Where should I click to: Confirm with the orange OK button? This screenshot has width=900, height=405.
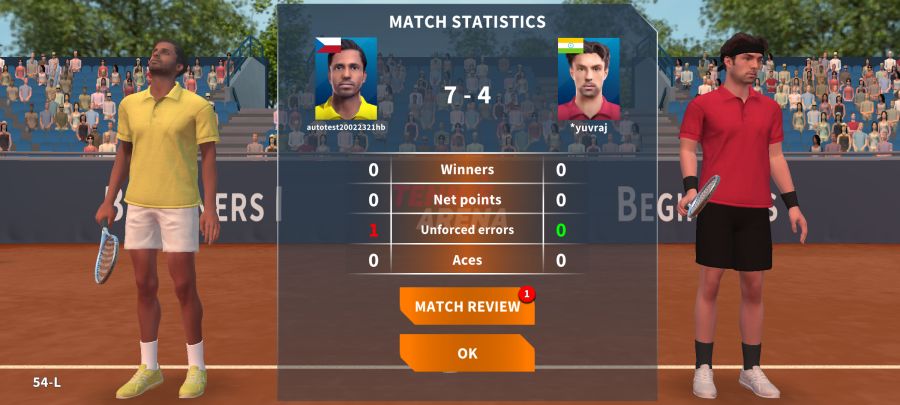click(467, 353)
